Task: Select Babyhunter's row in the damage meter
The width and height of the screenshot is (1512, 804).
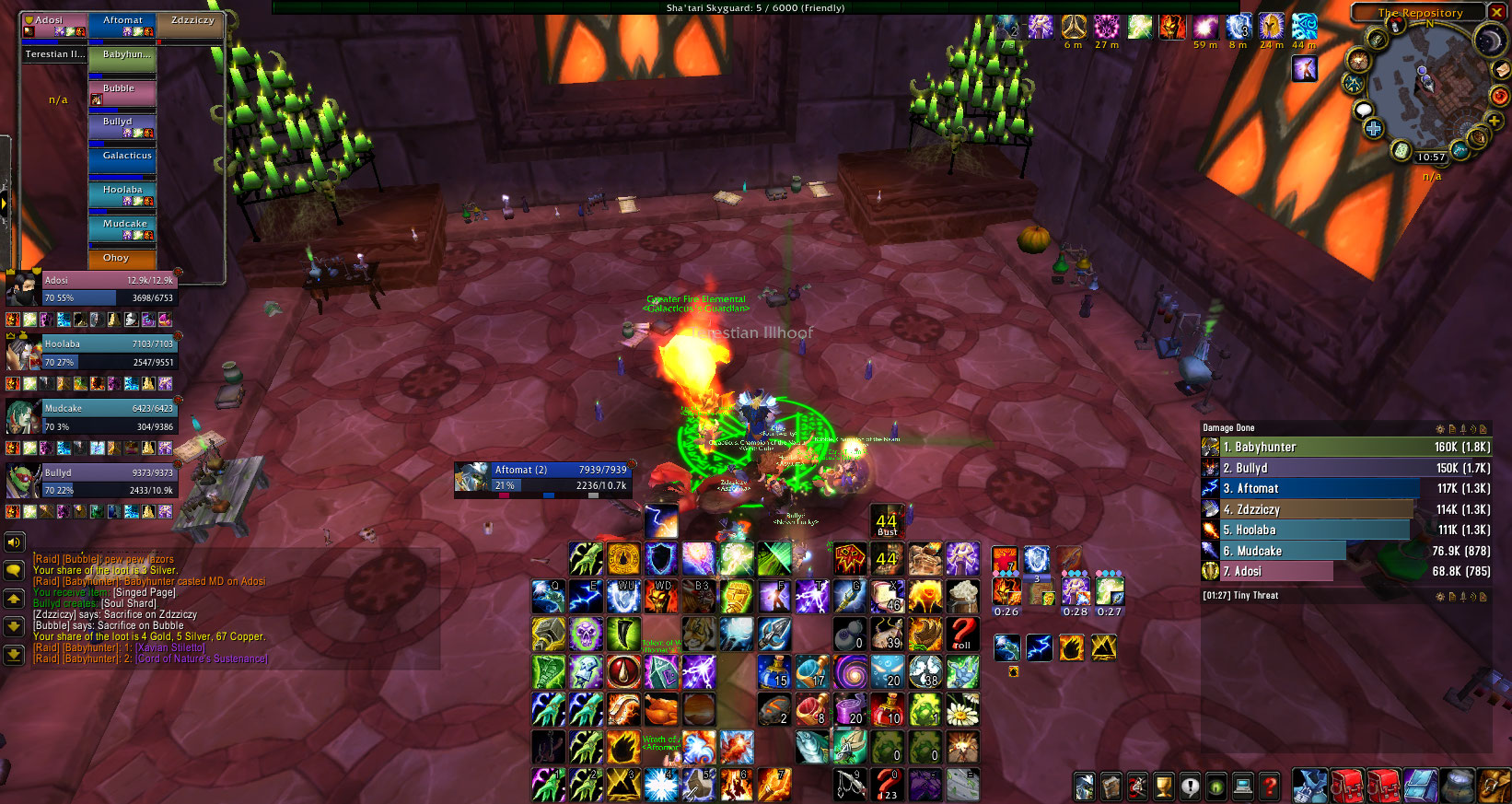Action: click(1345, 448)
